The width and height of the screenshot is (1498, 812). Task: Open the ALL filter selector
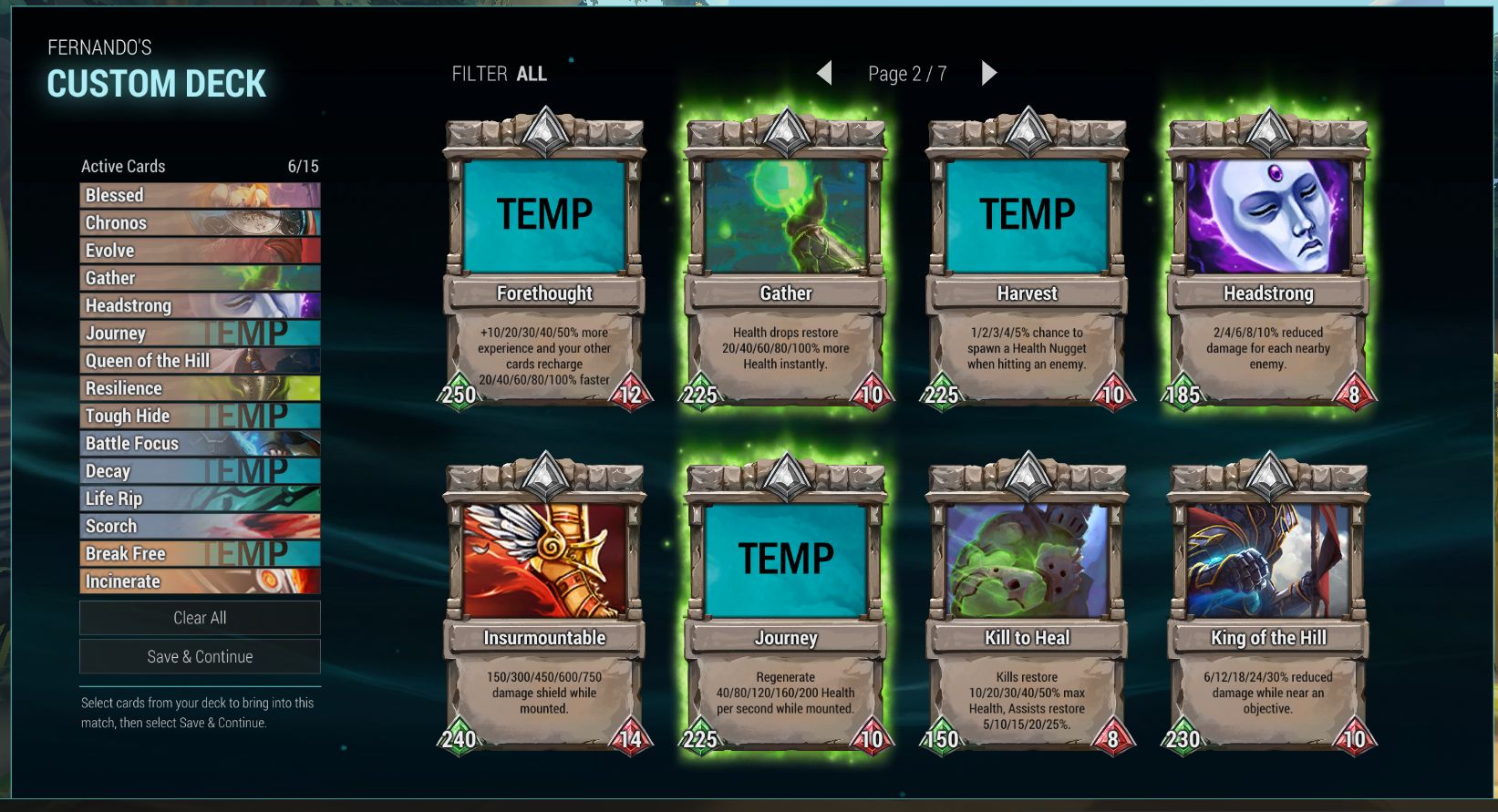click(x=531, y=74)
